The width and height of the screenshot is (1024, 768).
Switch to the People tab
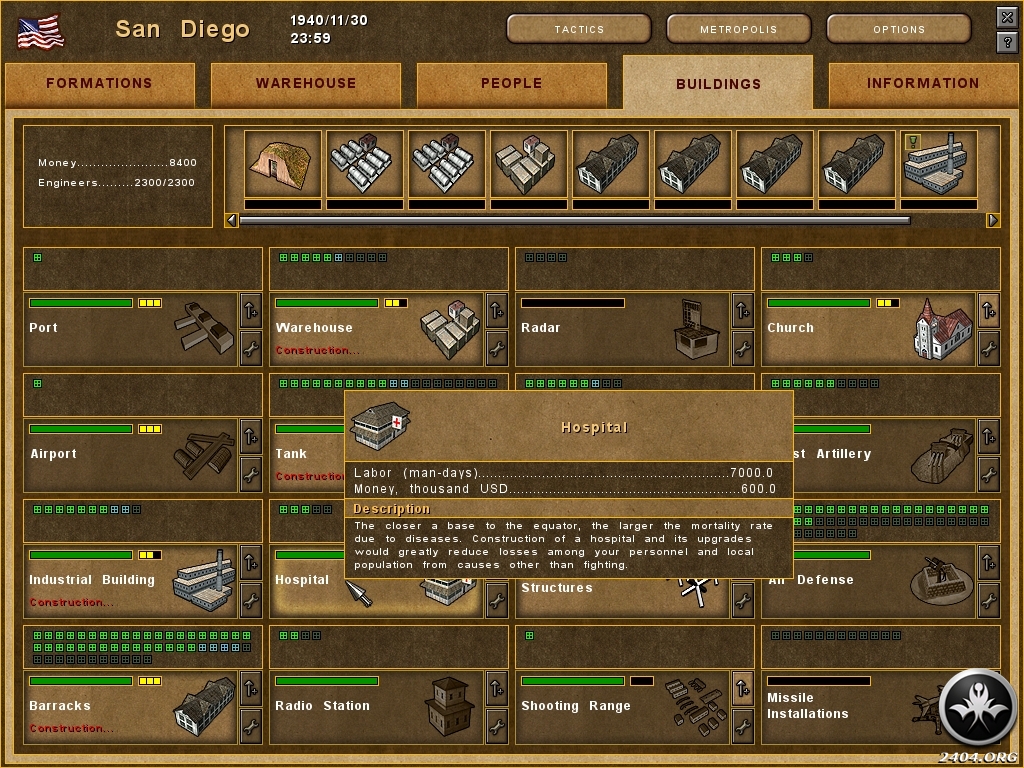[511, 84]
